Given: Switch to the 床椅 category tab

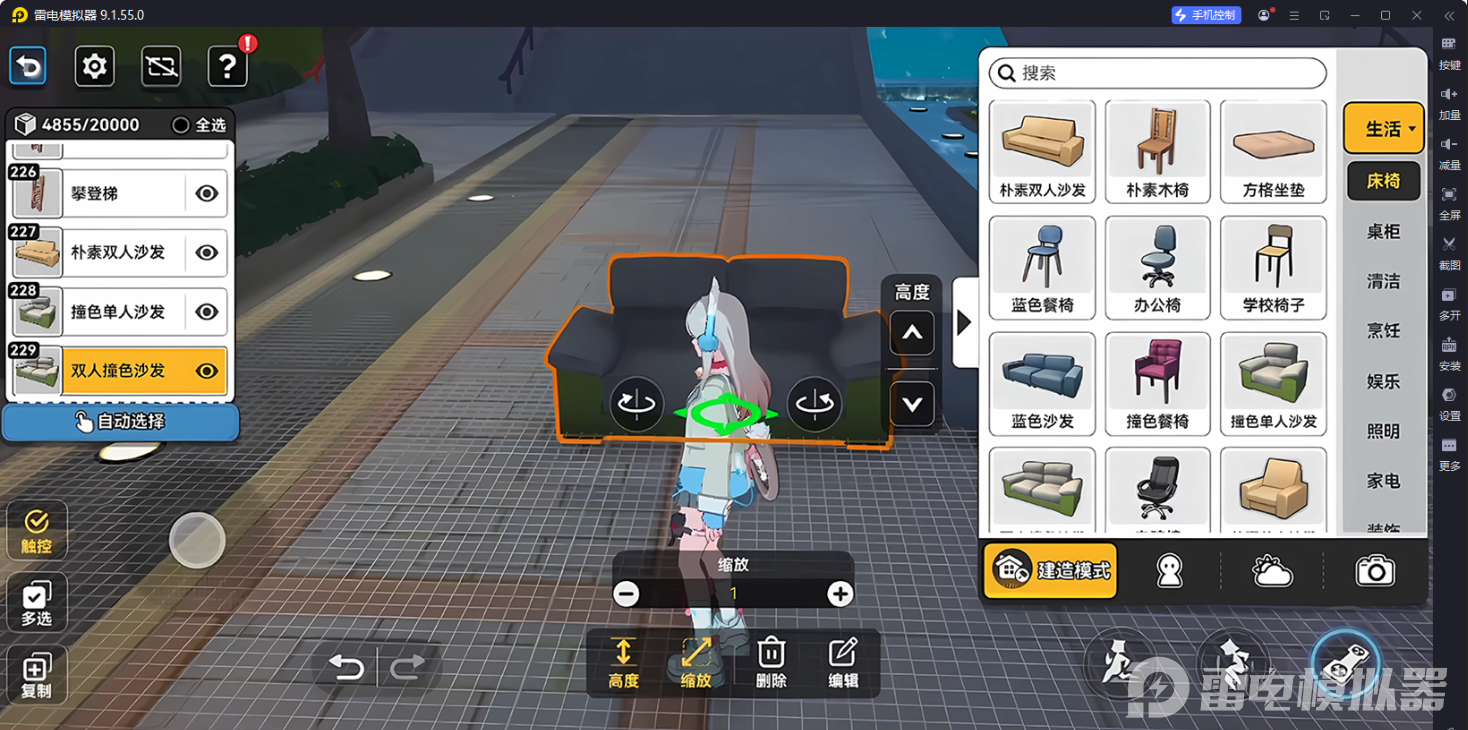Looking at the screenshot, I should [x=1383, y=181].
